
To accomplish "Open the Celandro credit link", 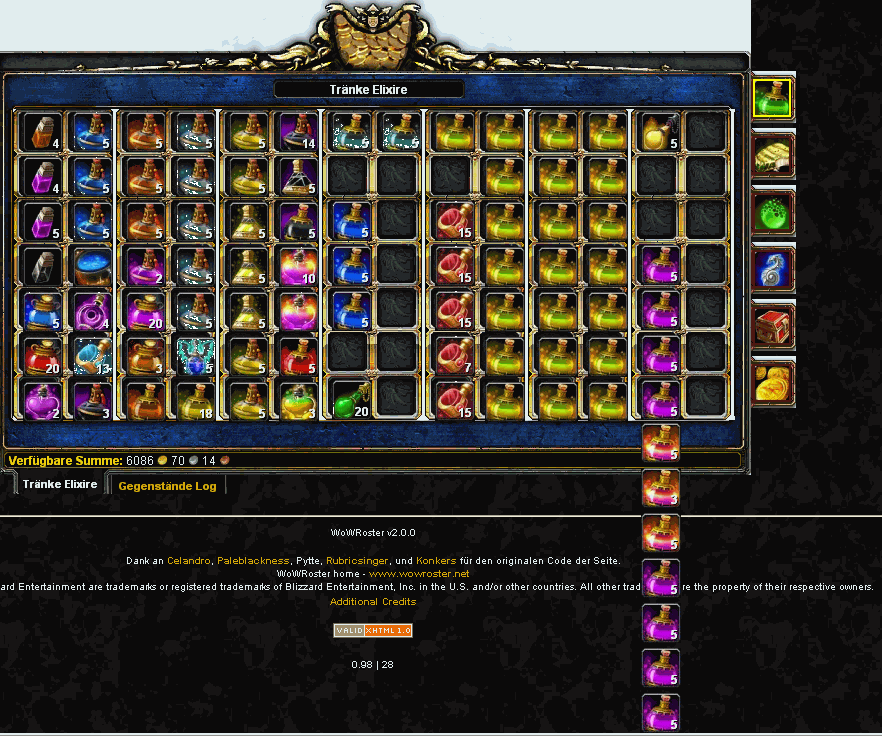I will click(x=189, y=560).
